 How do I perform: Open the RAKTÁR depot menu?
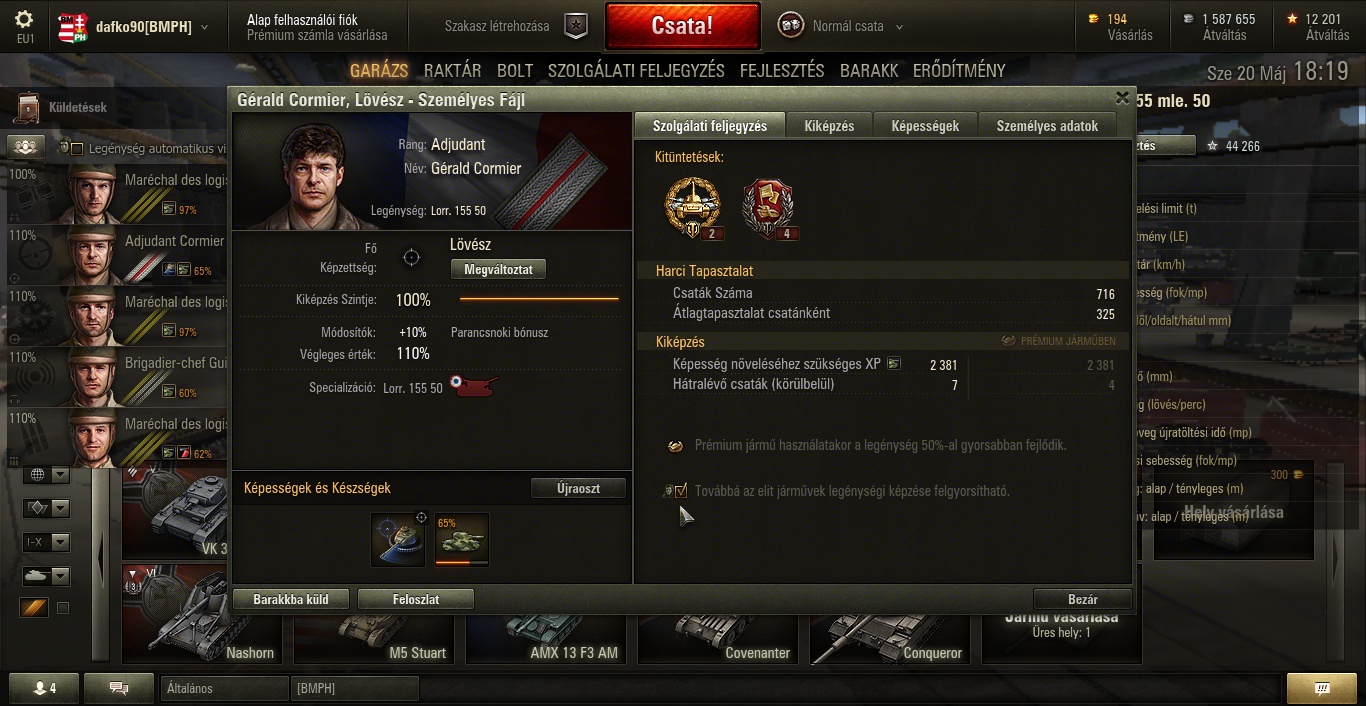[452, 71]
